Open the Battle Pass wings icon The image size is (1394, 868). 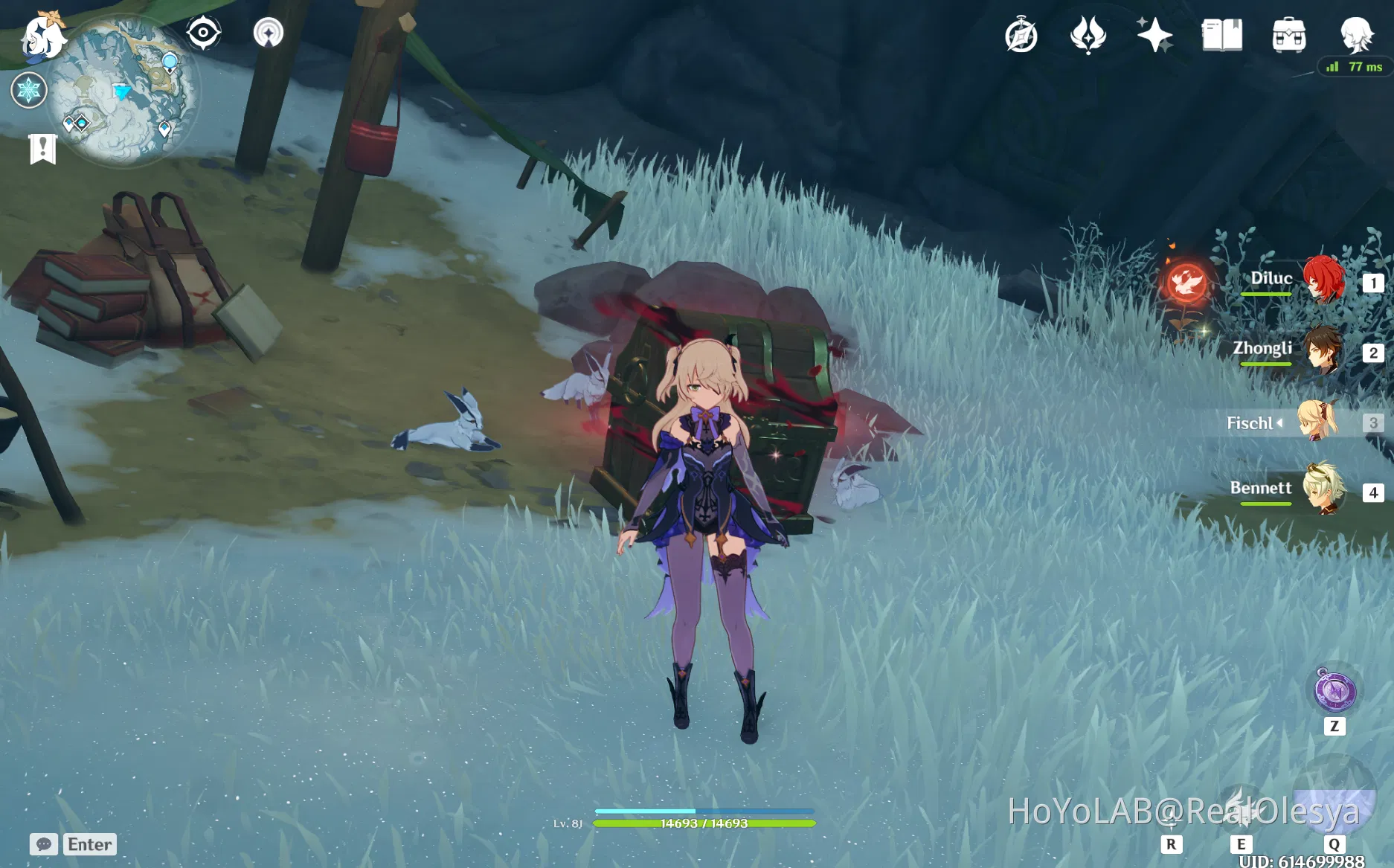(1087, 33)
